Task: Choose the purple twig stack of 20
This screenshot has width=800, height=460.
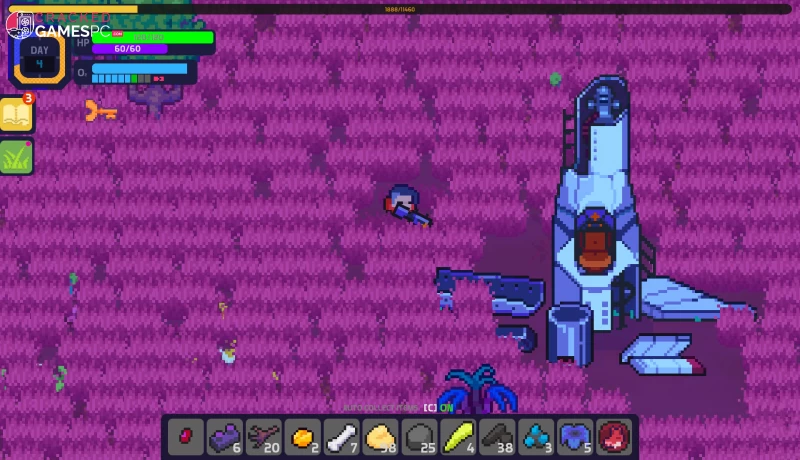Action: click(x=263, y=436)
